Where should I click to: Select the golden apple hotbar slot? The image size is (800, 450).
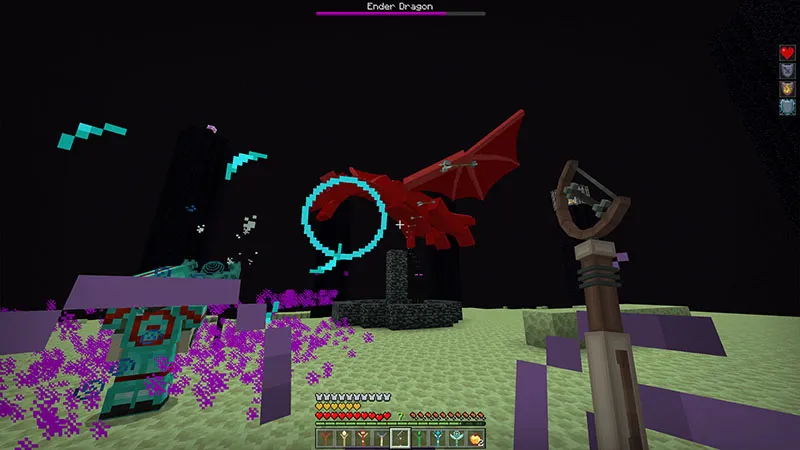click(x=474, y=438)
